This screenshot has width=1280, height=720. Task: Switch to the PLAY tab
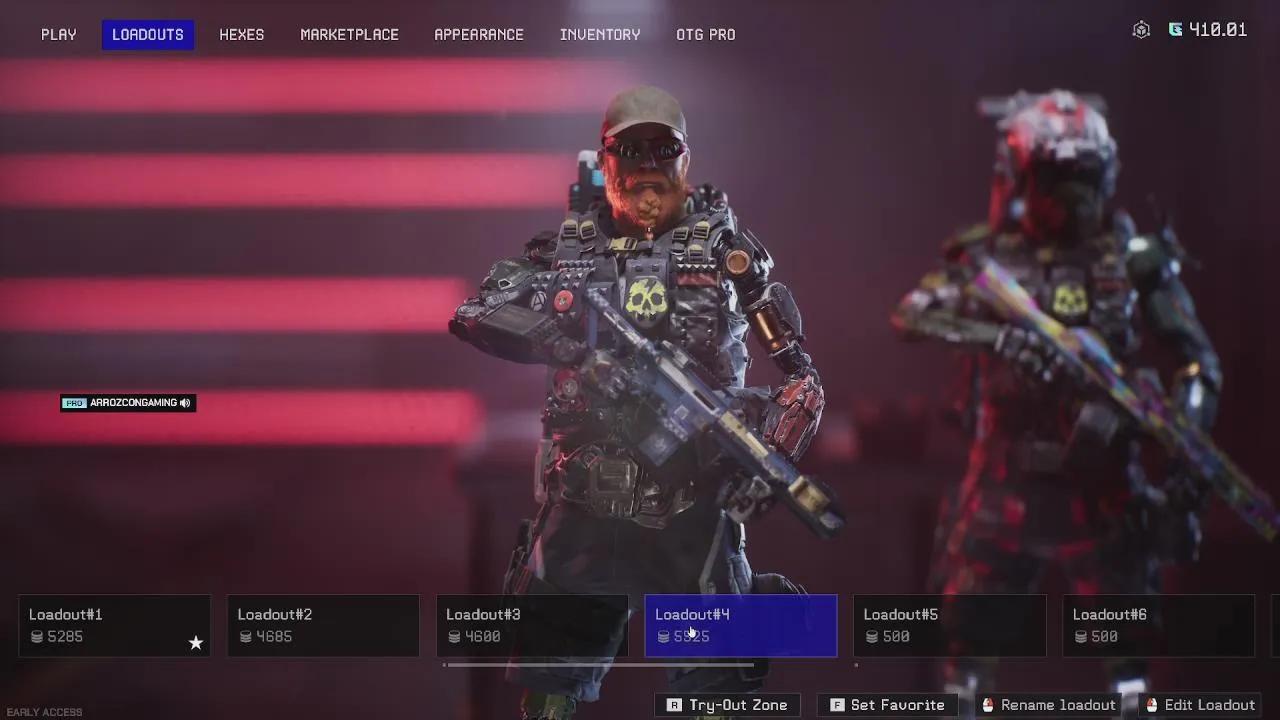[x=58, y=34]
